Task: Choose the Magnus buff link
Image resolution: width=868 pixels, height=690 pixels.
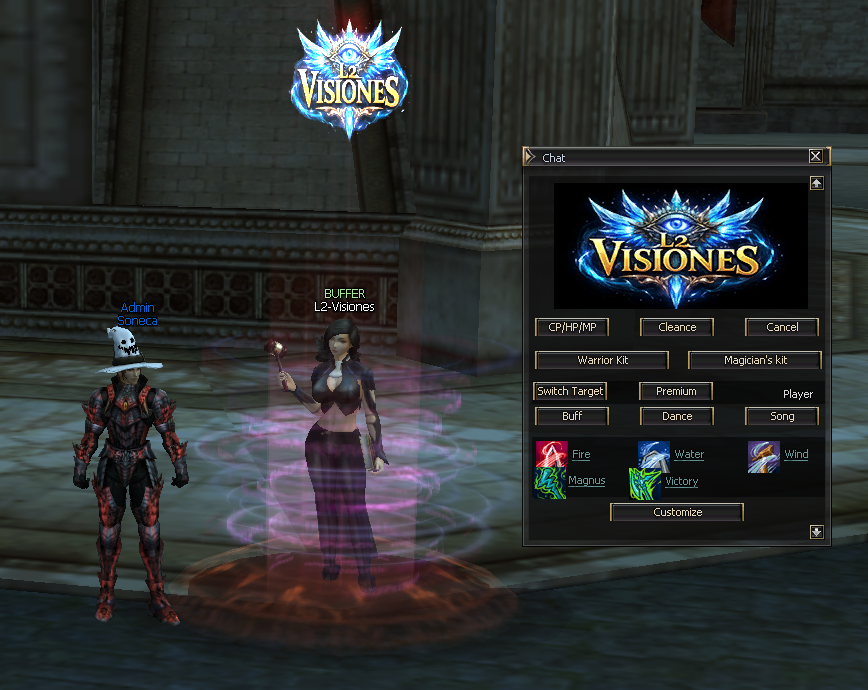Action: (586, 481)
